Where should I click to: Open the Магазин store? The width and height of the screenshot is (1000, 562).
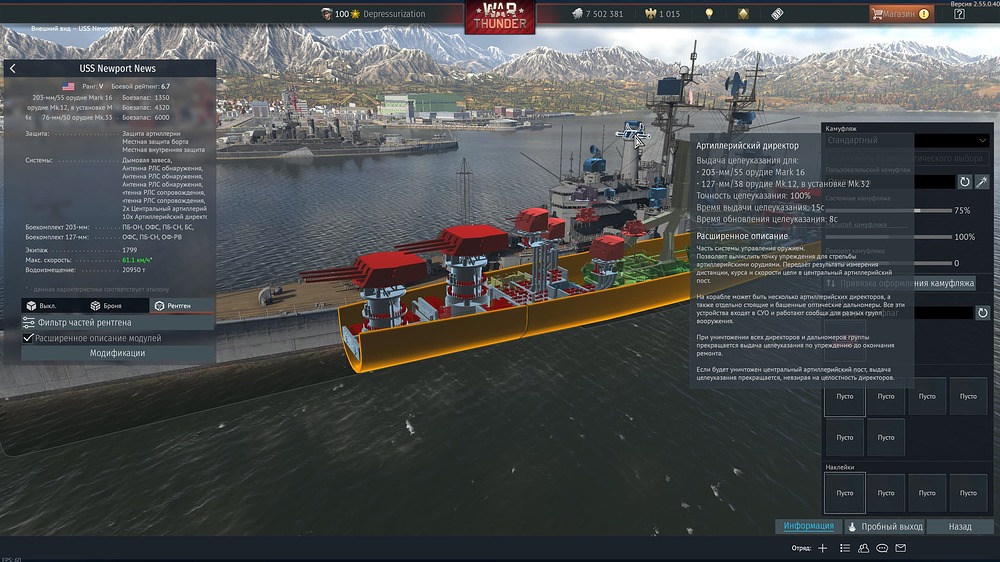[x=900, y=14]
